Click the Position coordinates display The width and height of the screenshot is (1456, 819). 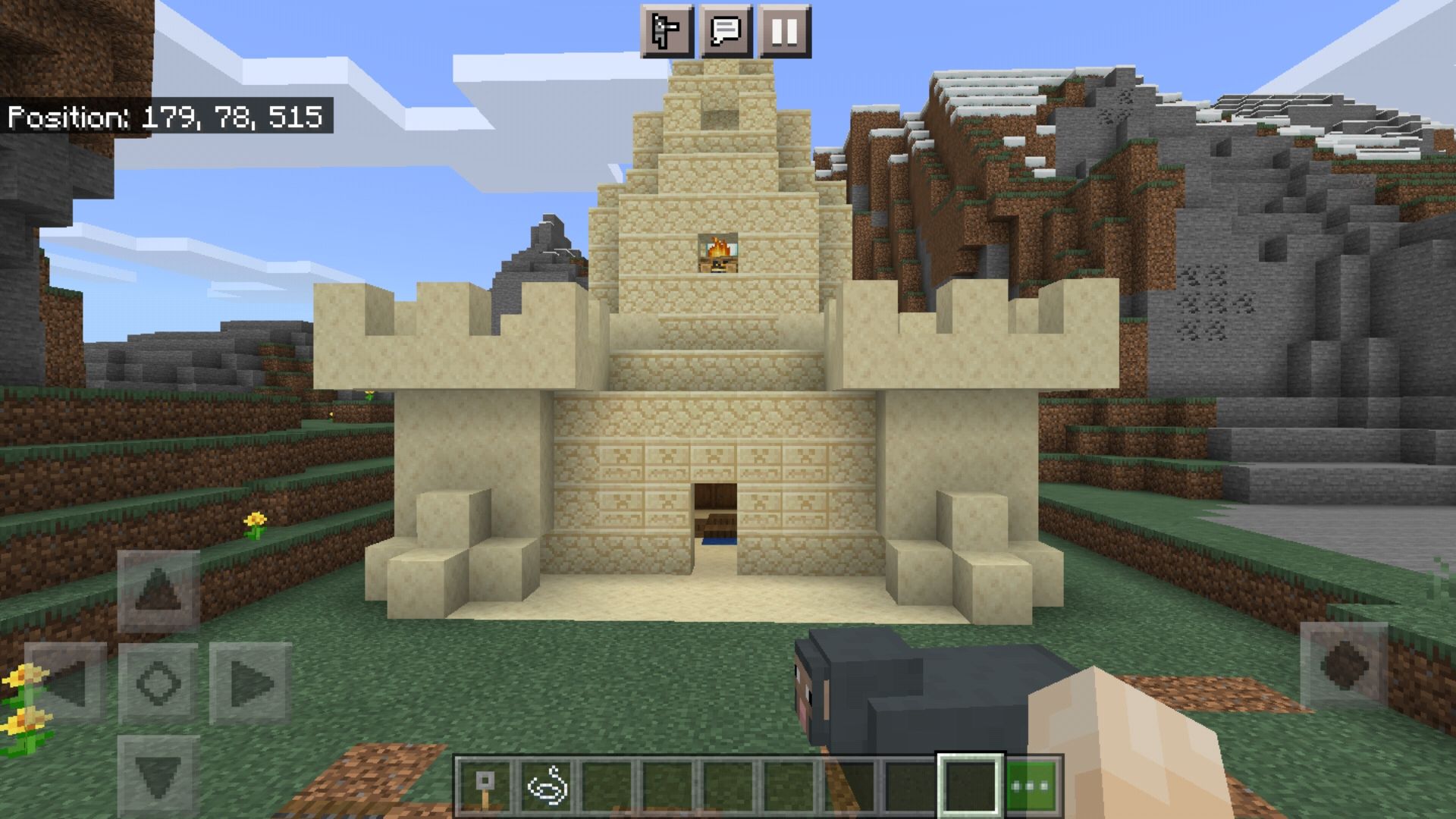(167, 117)
